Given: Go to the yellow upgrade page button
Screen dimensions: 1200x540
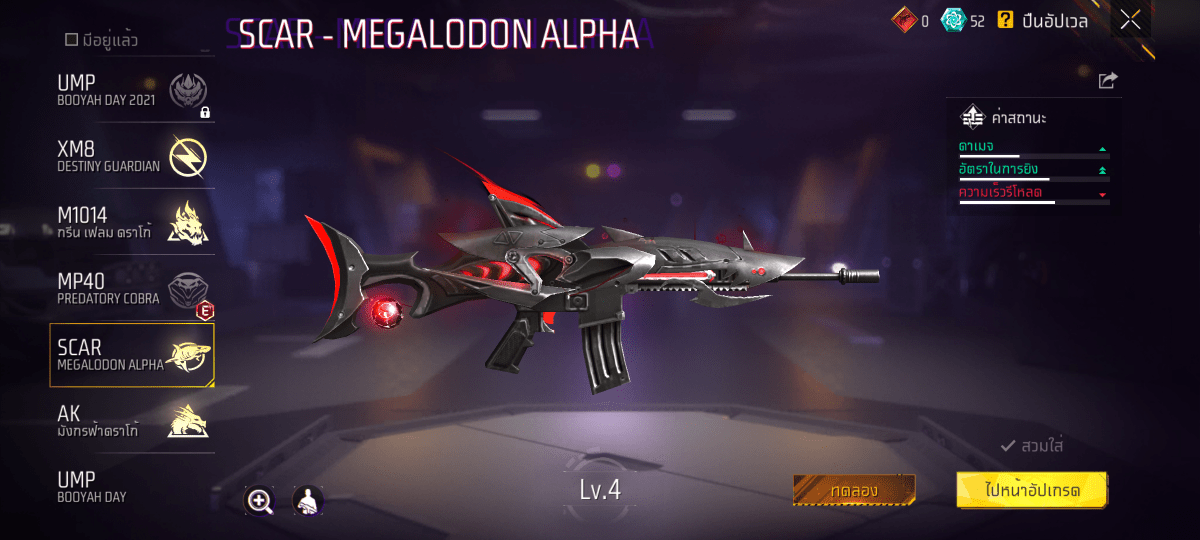Looking at the screenshot, I should coord(1032,490).
